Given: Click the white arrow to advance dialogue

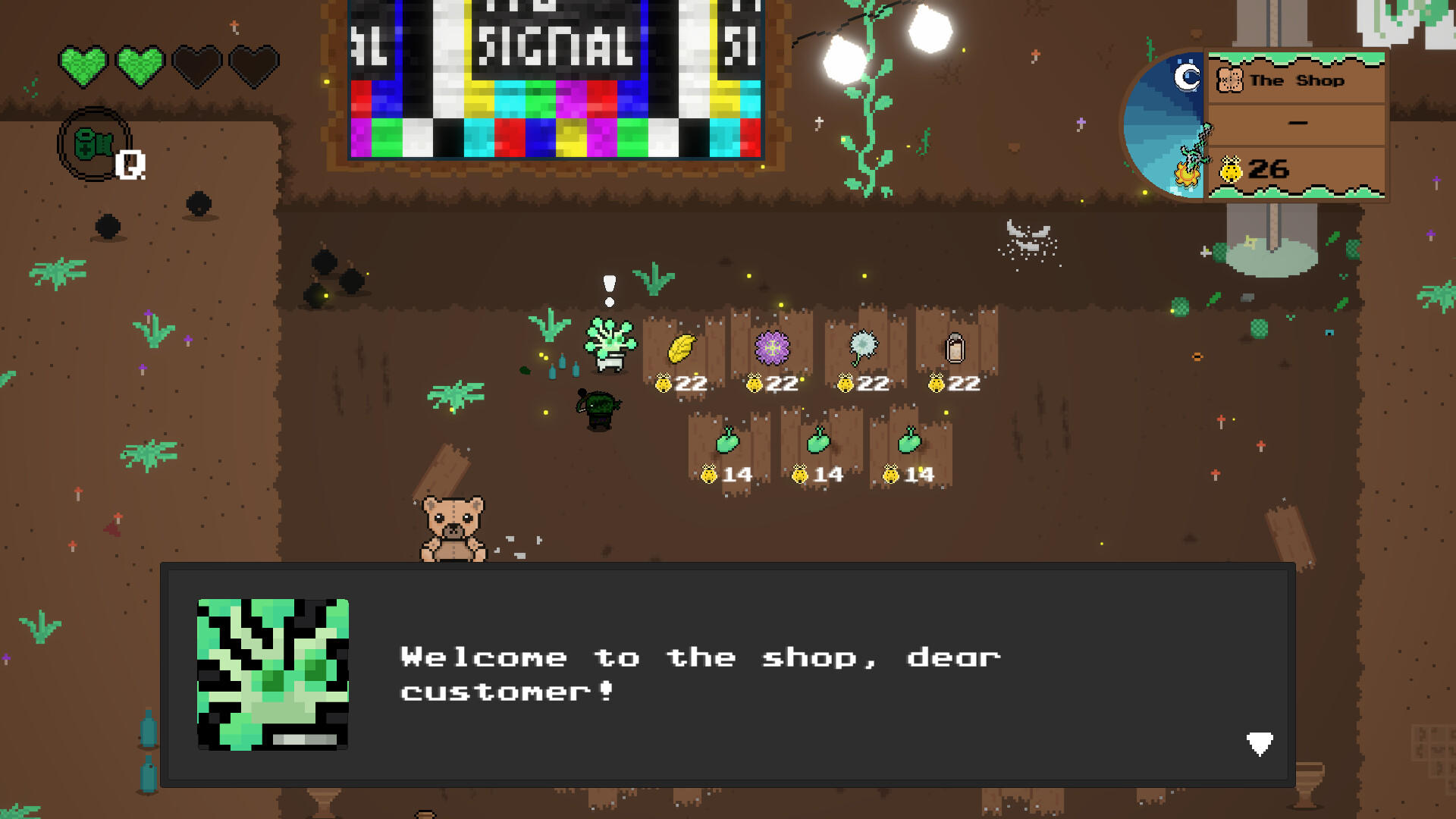Looking at the screenshot, I should click(x=1259, y=744).
